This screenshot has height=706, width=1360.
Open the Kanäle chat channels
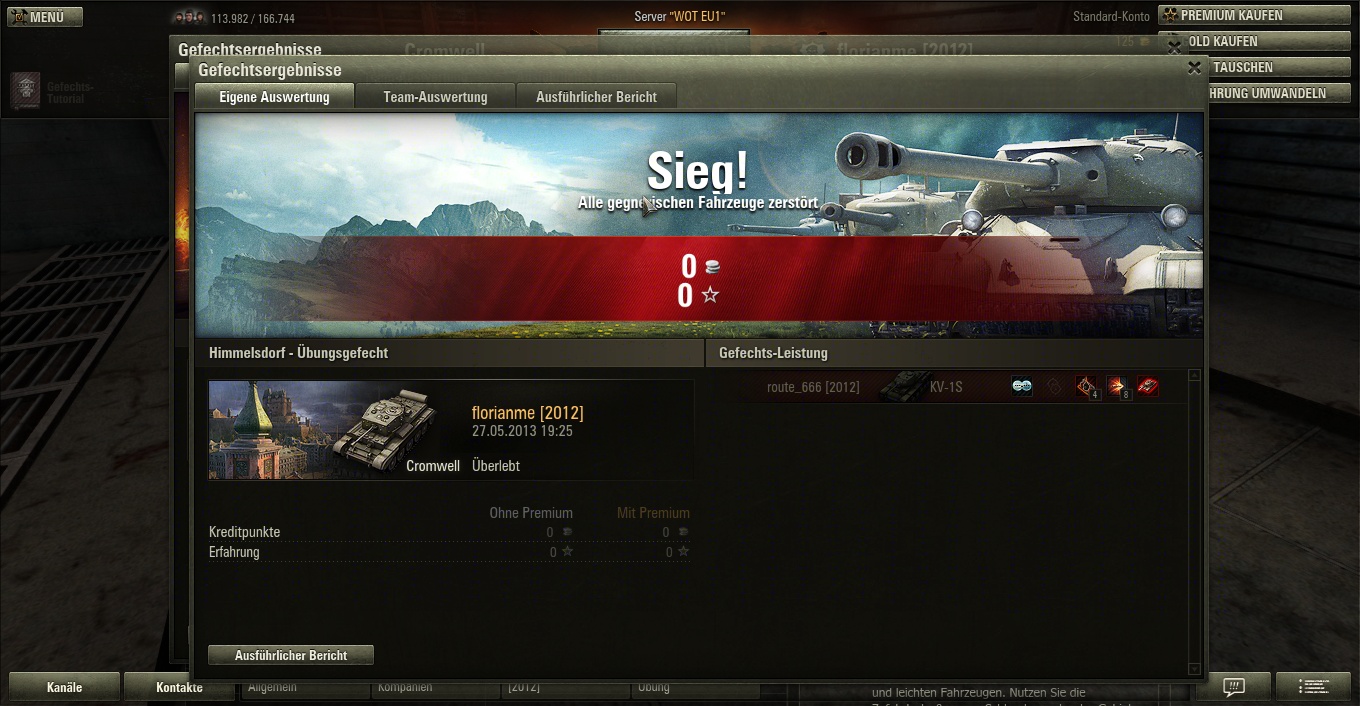(x=64, y=687)
